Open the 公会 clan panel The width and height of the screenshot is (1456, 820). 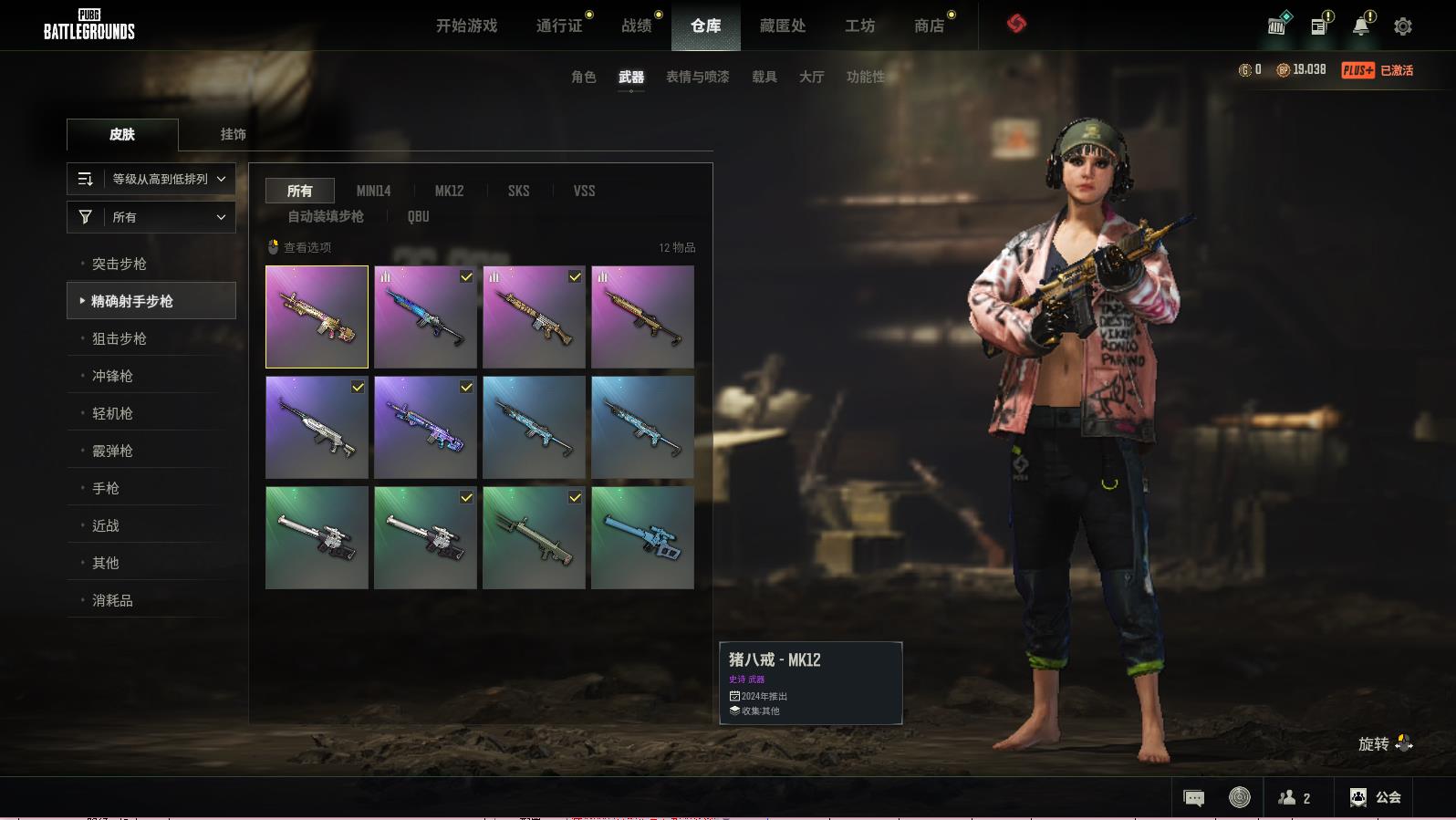(1376, 797)
